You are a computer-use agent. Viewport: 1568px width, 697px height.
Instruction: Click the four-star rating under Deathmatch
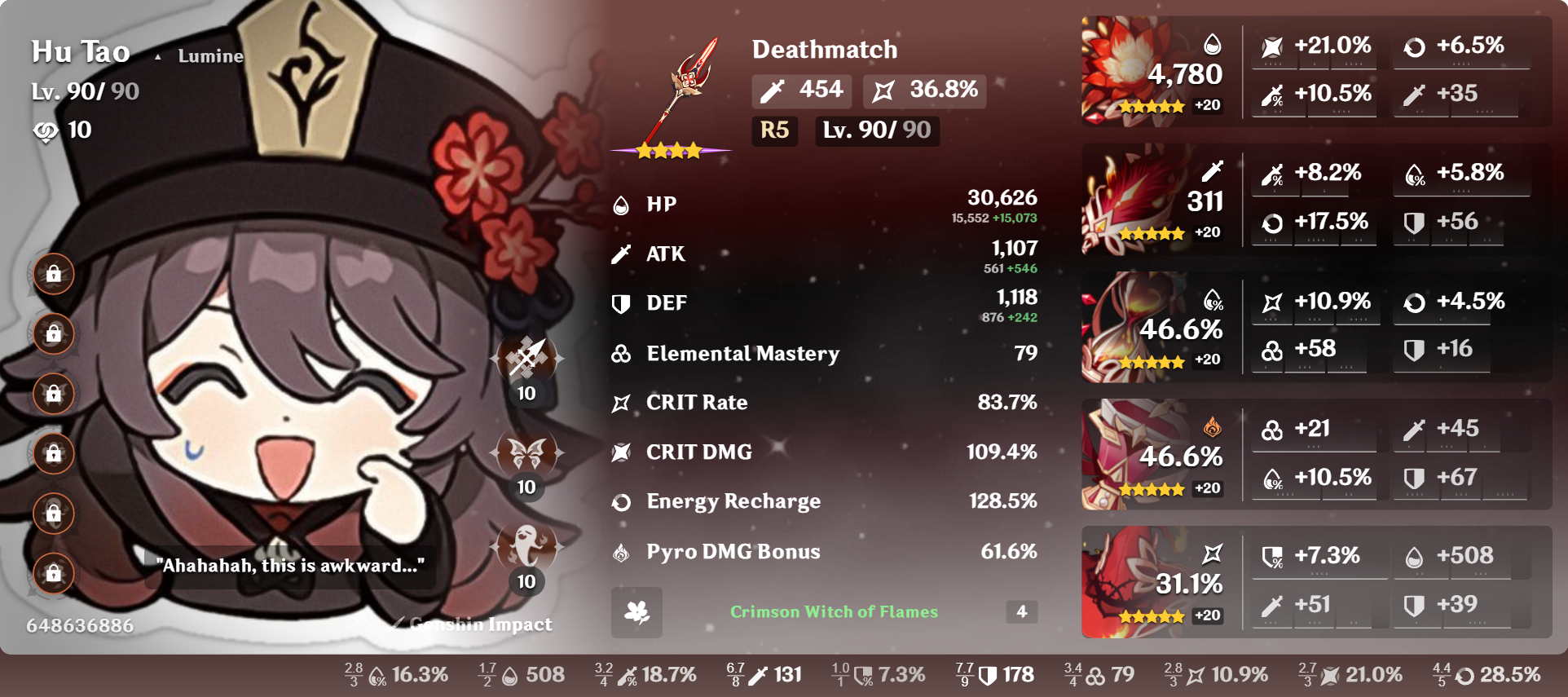(668, 149)
